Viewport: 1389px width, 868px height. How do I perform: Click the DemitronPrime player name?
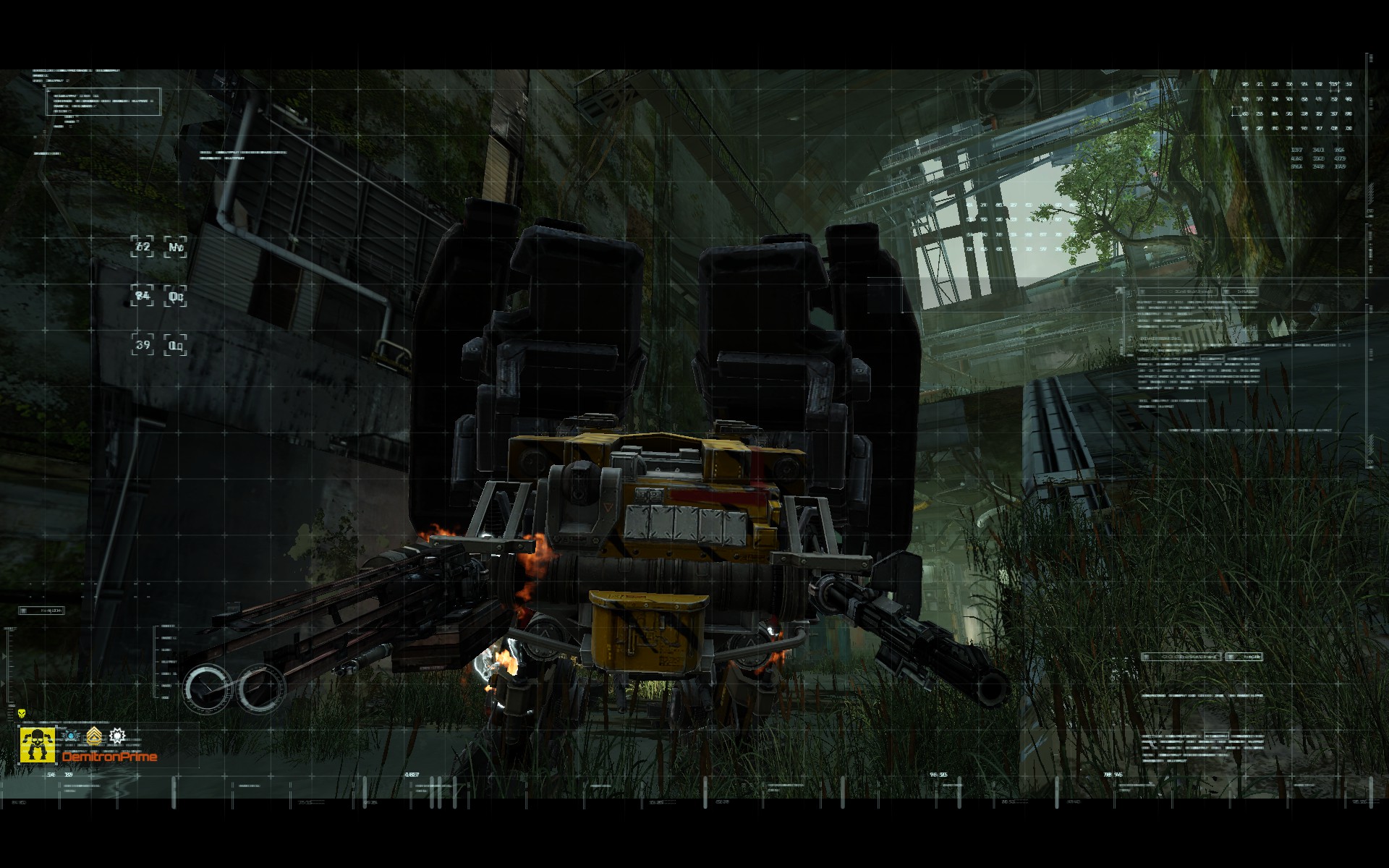[109, 757]
